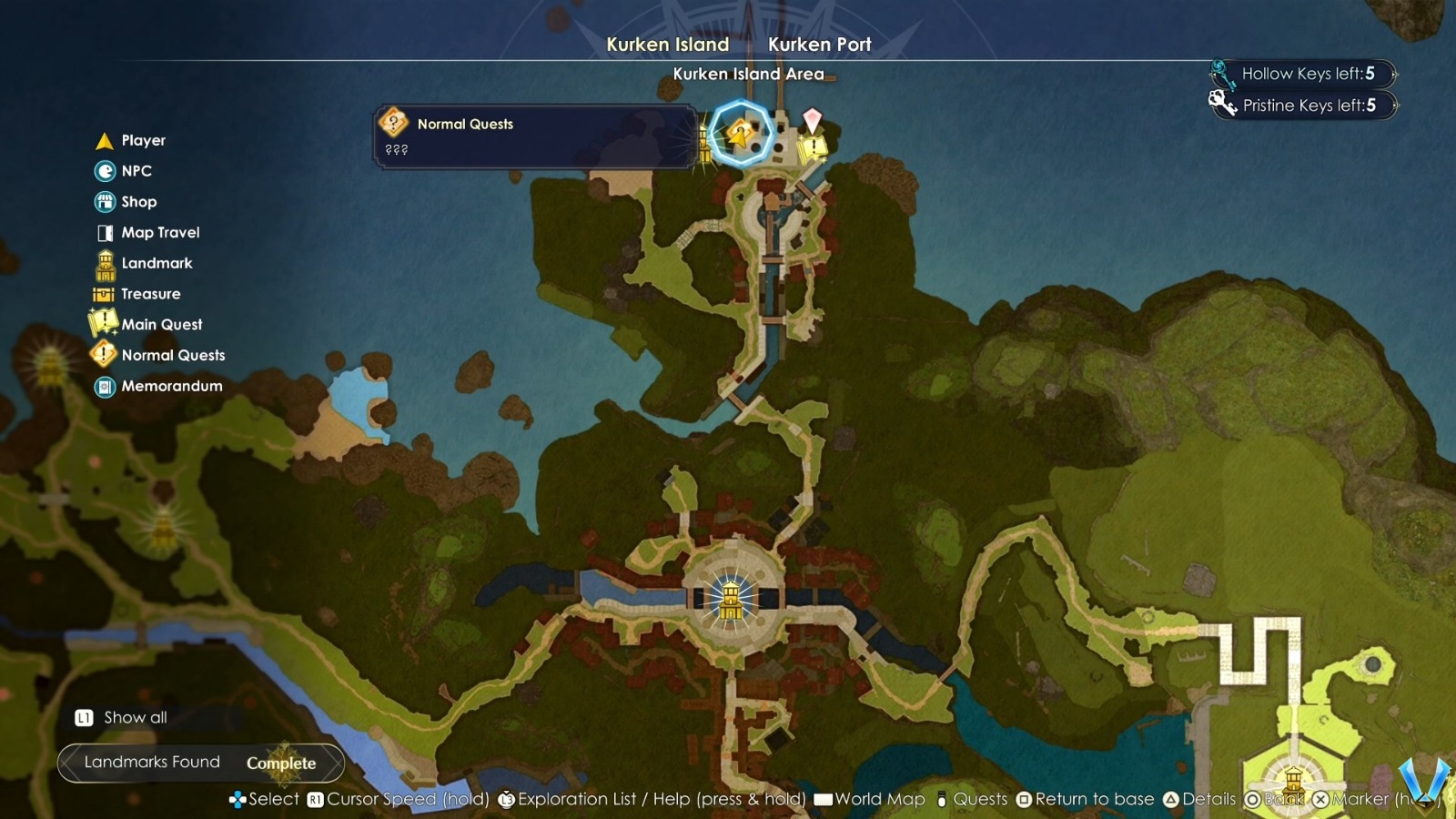1456x819 pixels.
Task: Click the Map Travel legend icon
Action: pos(104,232)
